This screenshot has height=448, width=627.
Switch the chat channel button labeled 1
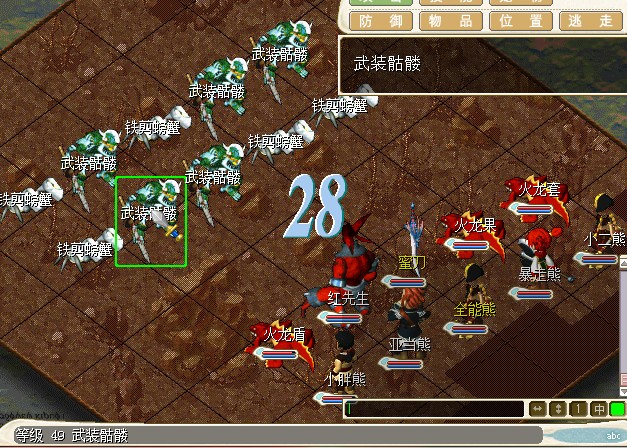click(x=578, y=409)
